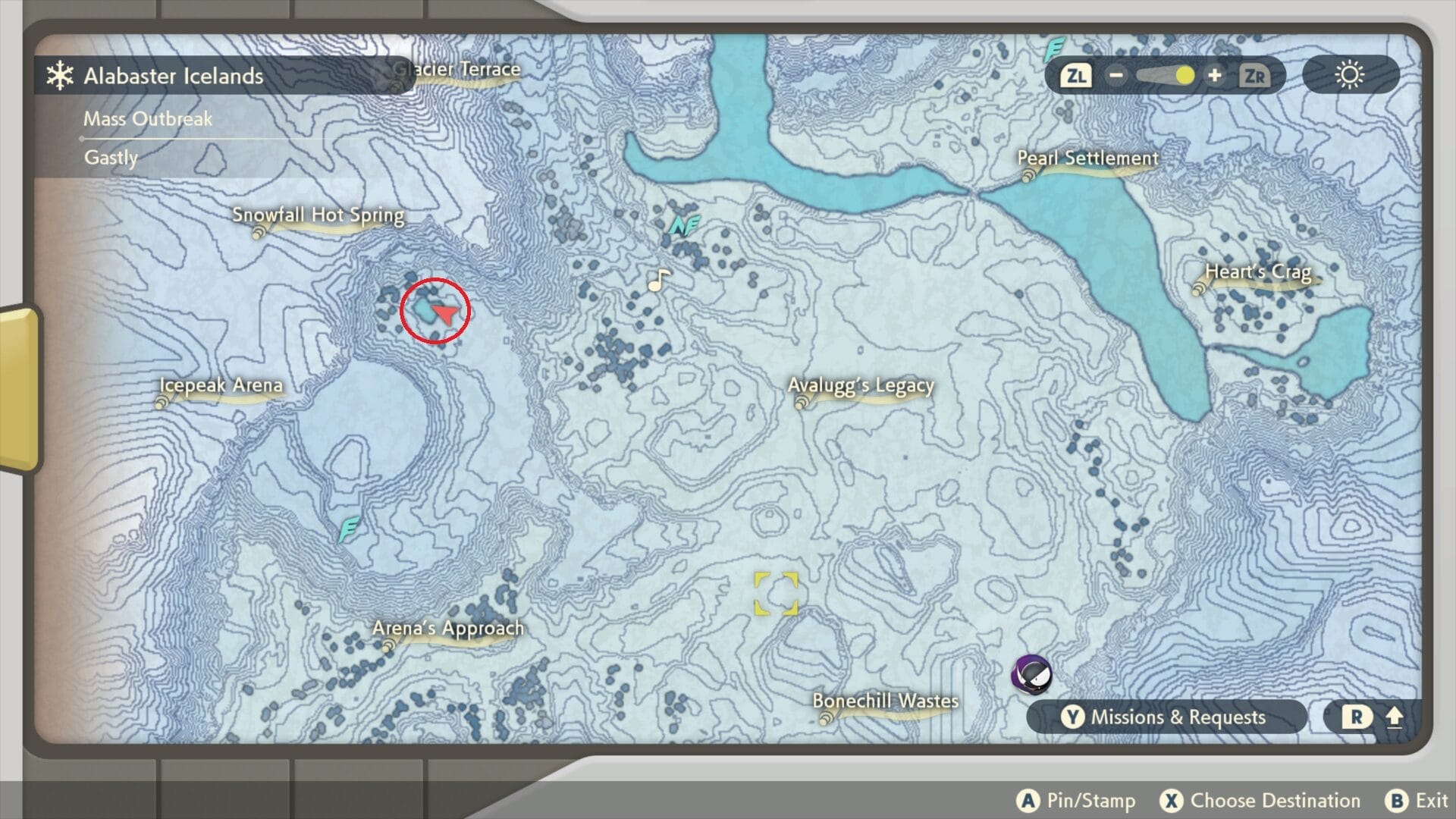Select the Gastly entry under Mass Outbreak

coord(111,158)
